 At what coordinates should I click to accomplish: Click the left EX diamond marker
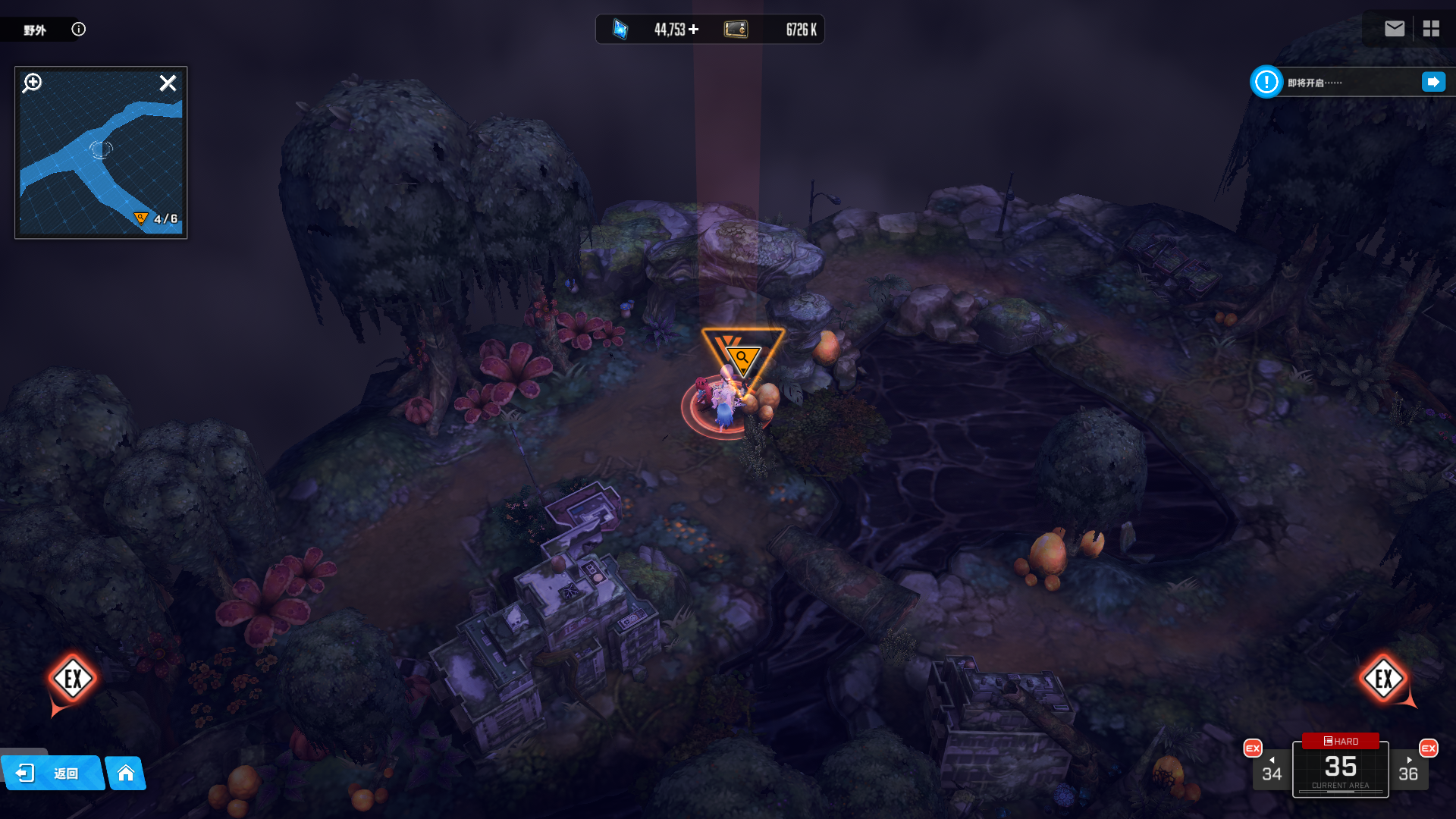[x=73, y=679]
